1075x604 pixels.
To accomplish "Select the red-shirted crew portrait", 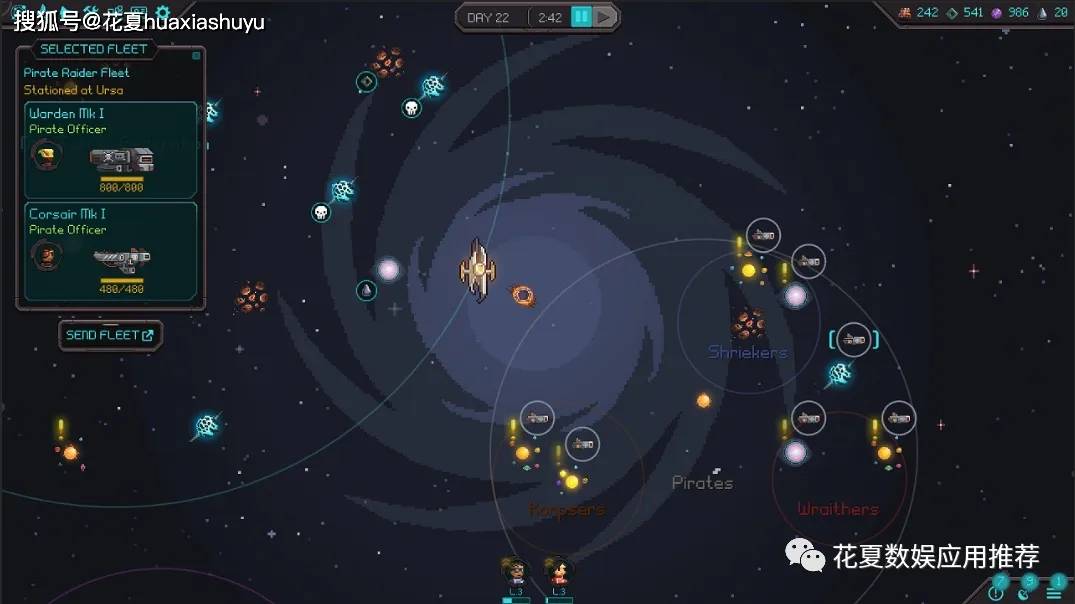I will [558, 571].
